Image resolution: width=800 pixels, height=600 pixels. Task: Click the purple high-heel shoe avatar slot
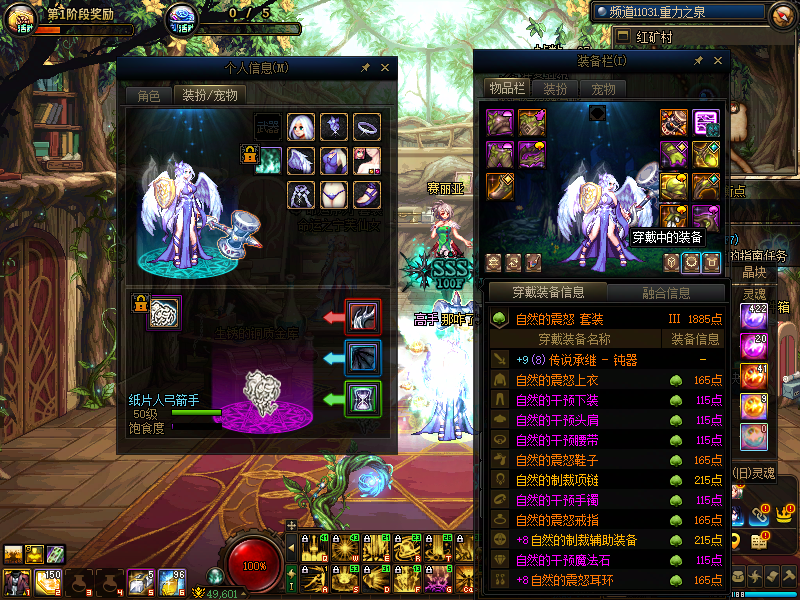click(x=367, y=193)
